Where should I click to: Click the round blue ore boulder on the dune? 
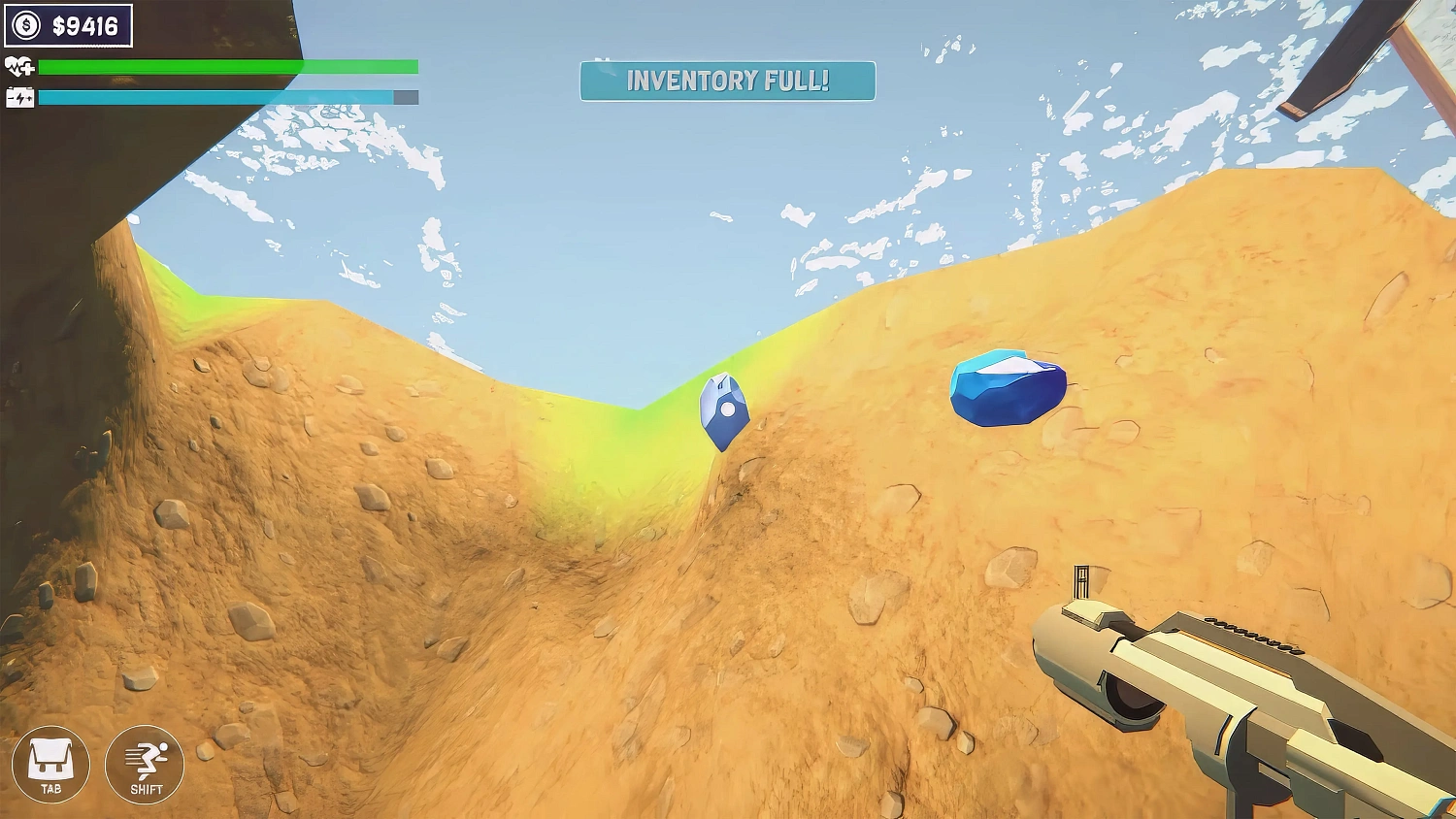click(1008, 388)
